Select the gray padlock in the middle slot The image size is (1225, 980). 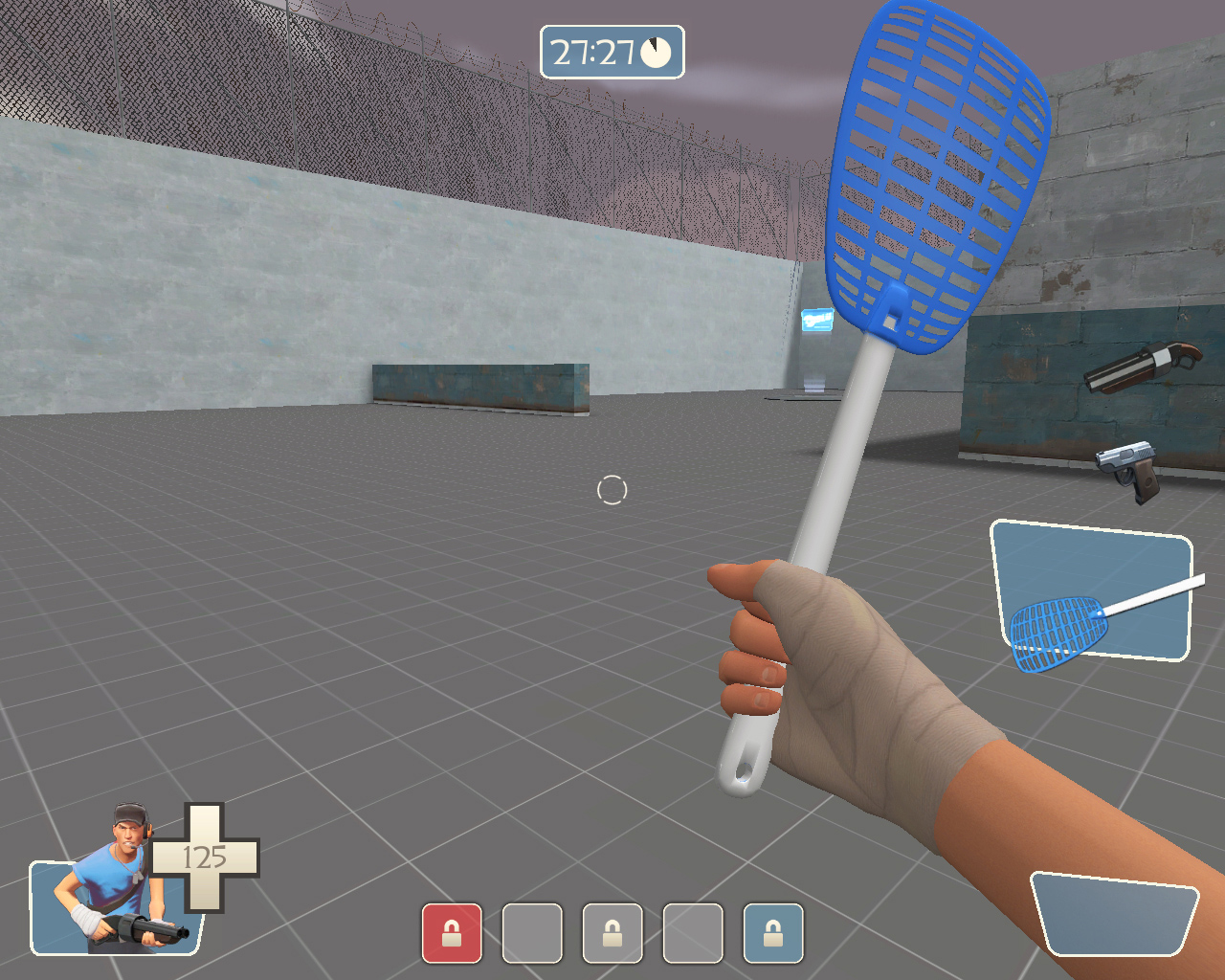point(612,933)
